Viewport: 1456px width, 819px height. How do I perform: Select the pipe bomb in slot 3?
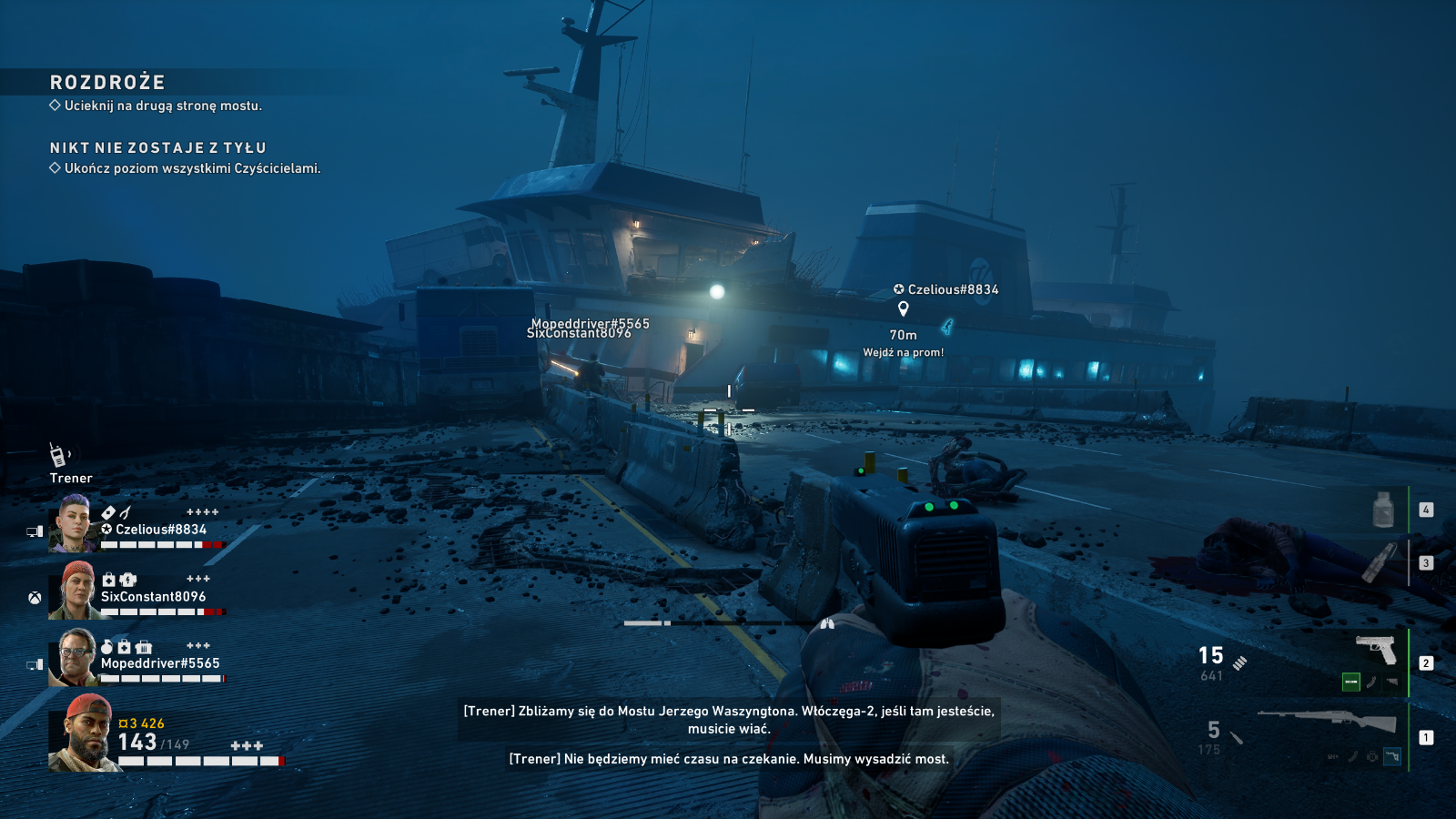(1379, 561)
